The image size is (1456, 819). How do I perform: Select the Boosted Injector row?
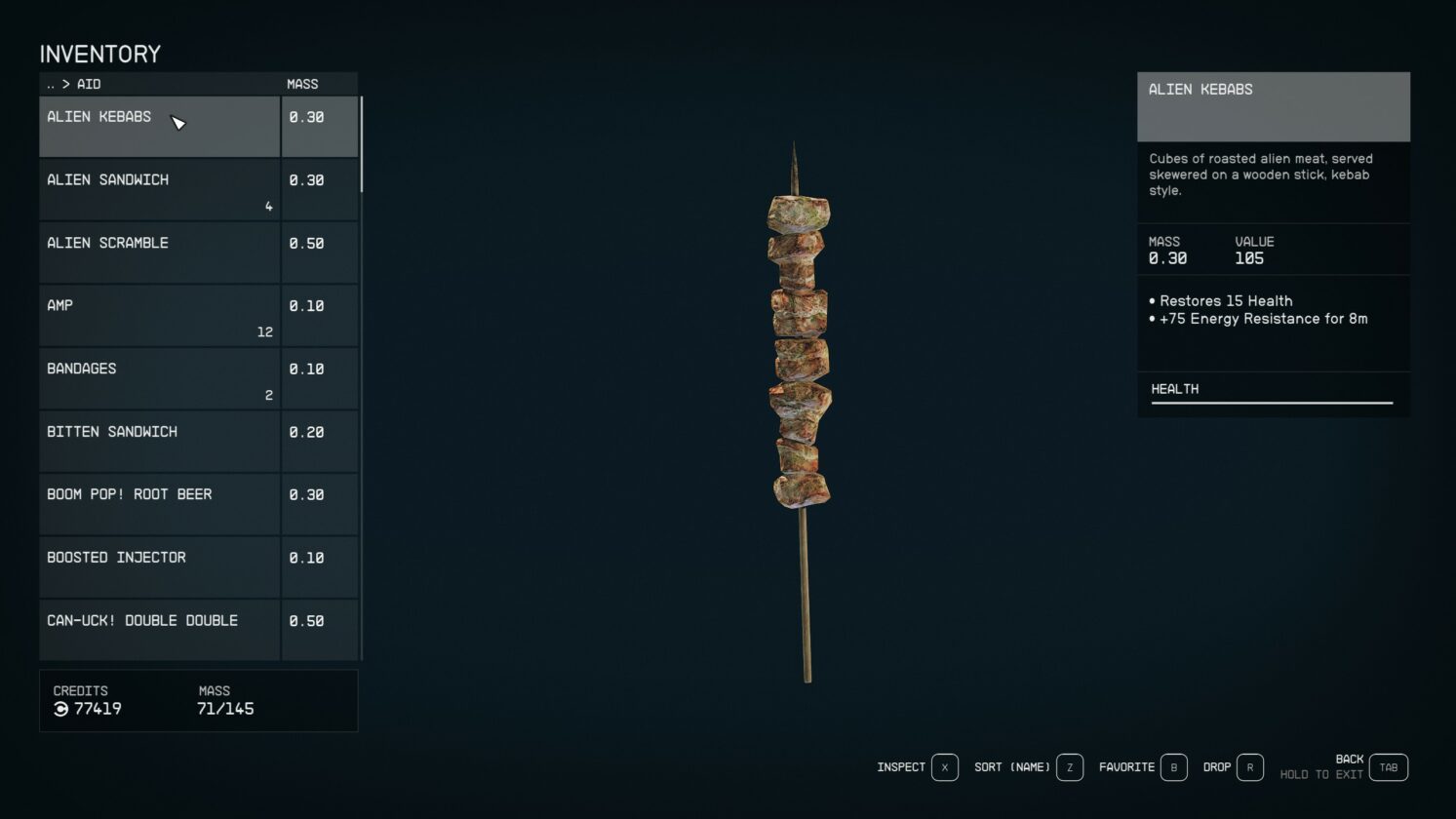tap(159, 566)
